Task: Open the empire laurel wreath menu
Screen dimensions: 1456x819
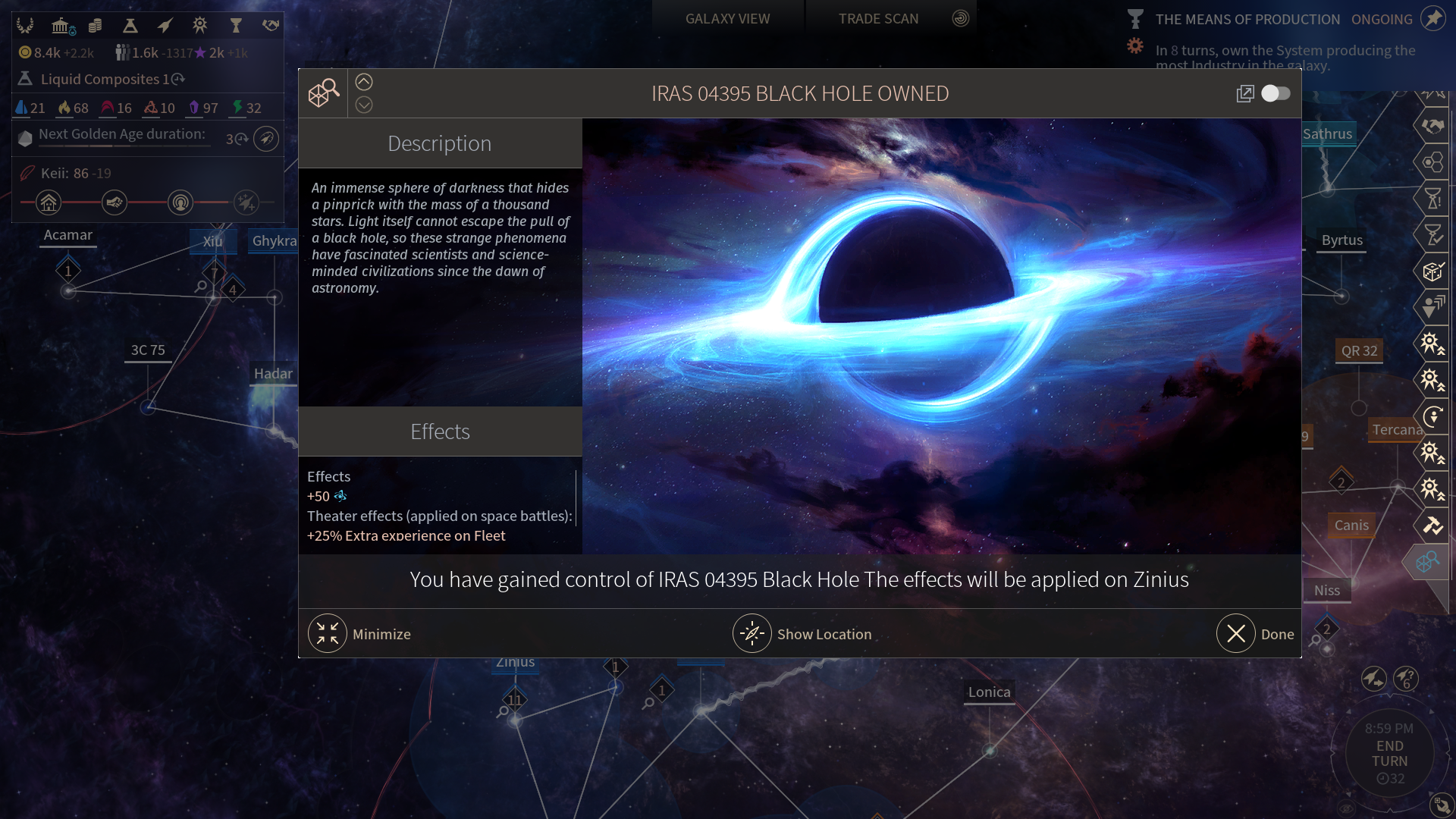Action: pyautogui.click(x=25, y=26)
